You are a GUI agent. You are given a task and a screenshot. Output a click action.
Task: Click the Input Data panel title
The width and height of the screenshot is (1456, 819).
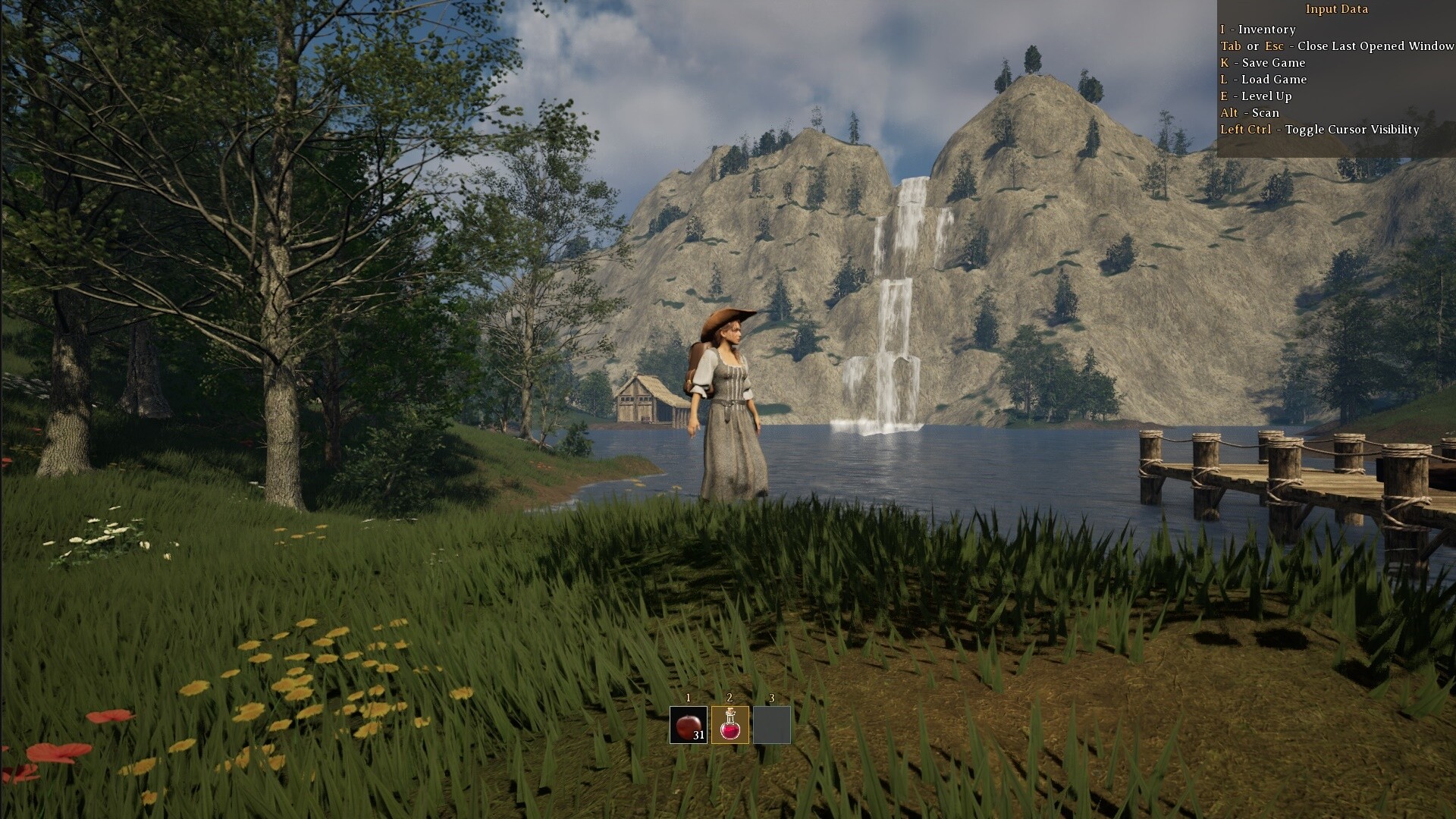[1336, 9]
